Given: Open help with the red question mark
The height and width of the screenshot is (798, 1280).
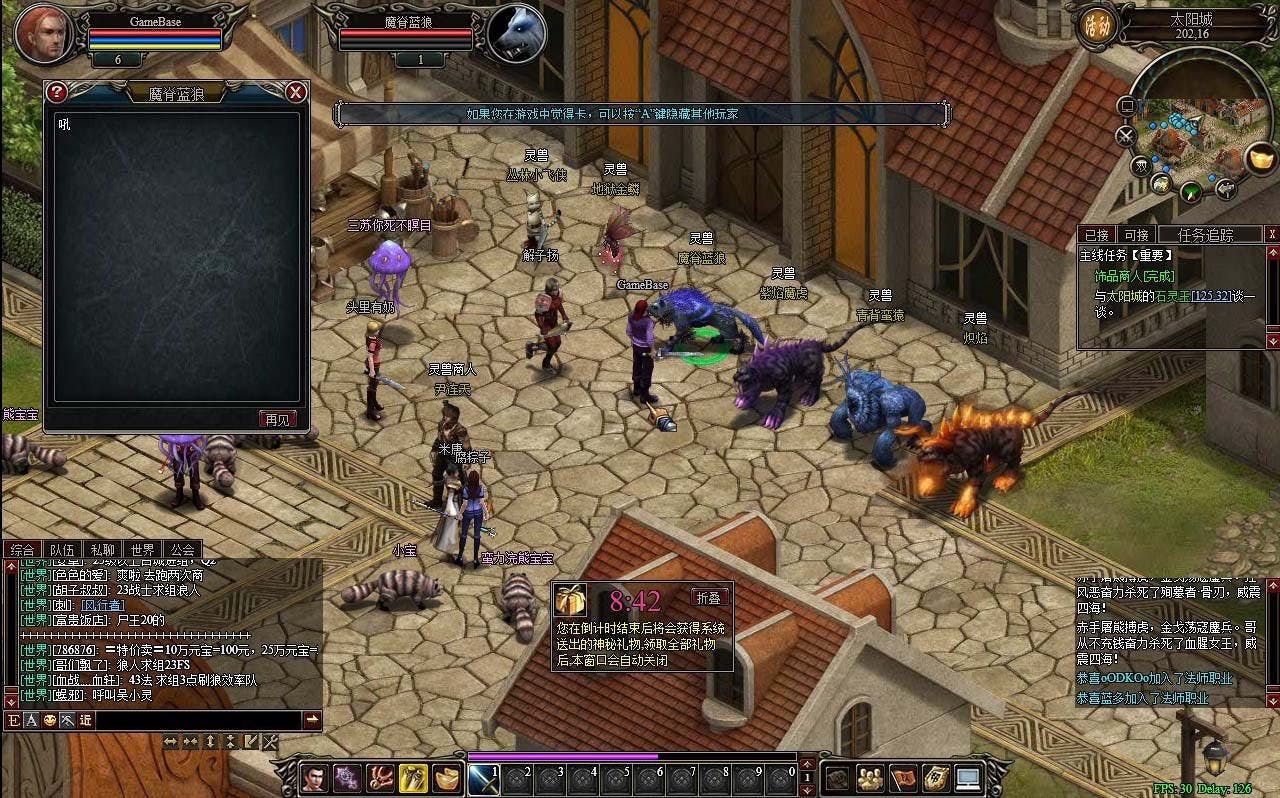Looking at the screenshot, I should (x=57, y=92).
